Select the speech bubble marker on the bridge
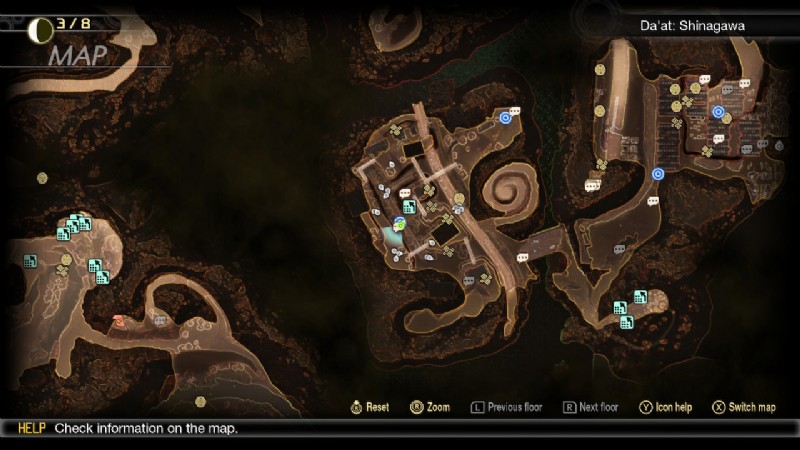800x450 pixels. tap(521, 257)
